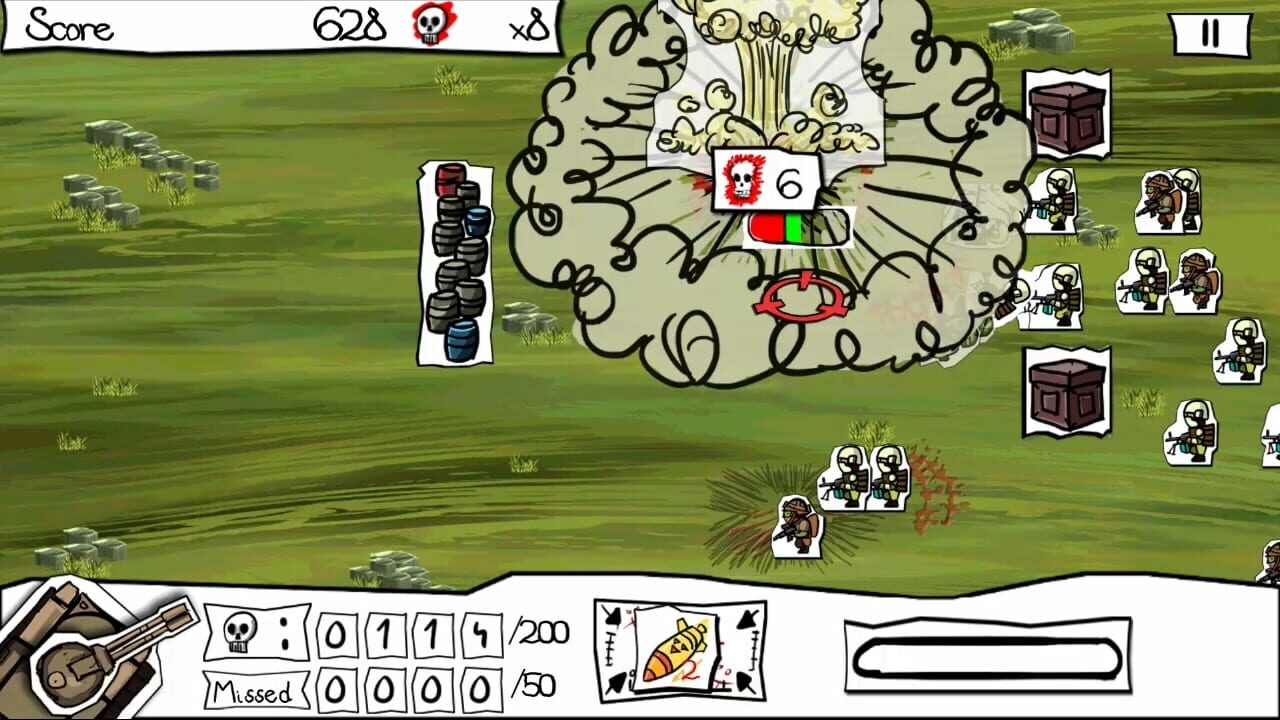Click the x8 multiplier text
1280x720 pixels.
[533, 27]
